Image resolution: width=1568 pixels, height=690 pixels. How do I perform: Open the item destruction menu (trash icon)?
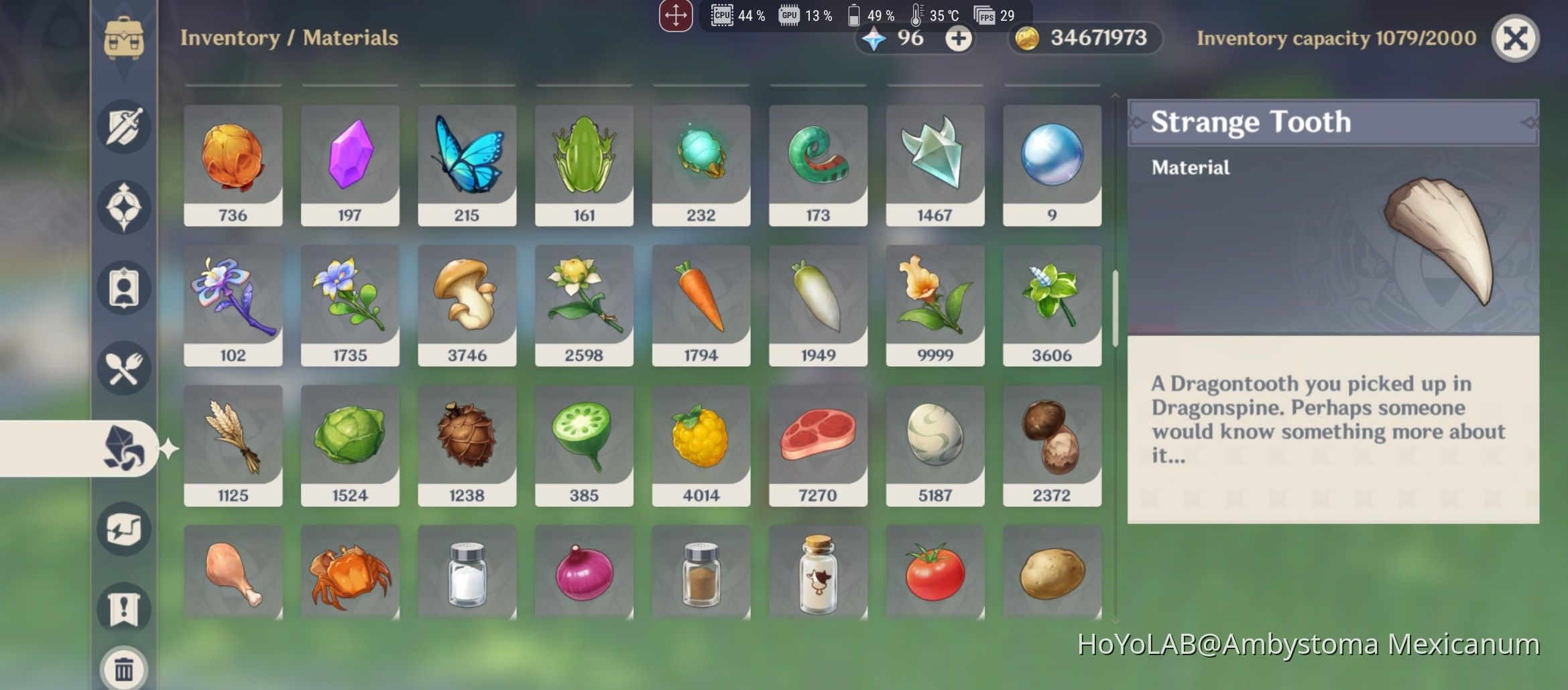pyautogui.click(x=124, y=667)
